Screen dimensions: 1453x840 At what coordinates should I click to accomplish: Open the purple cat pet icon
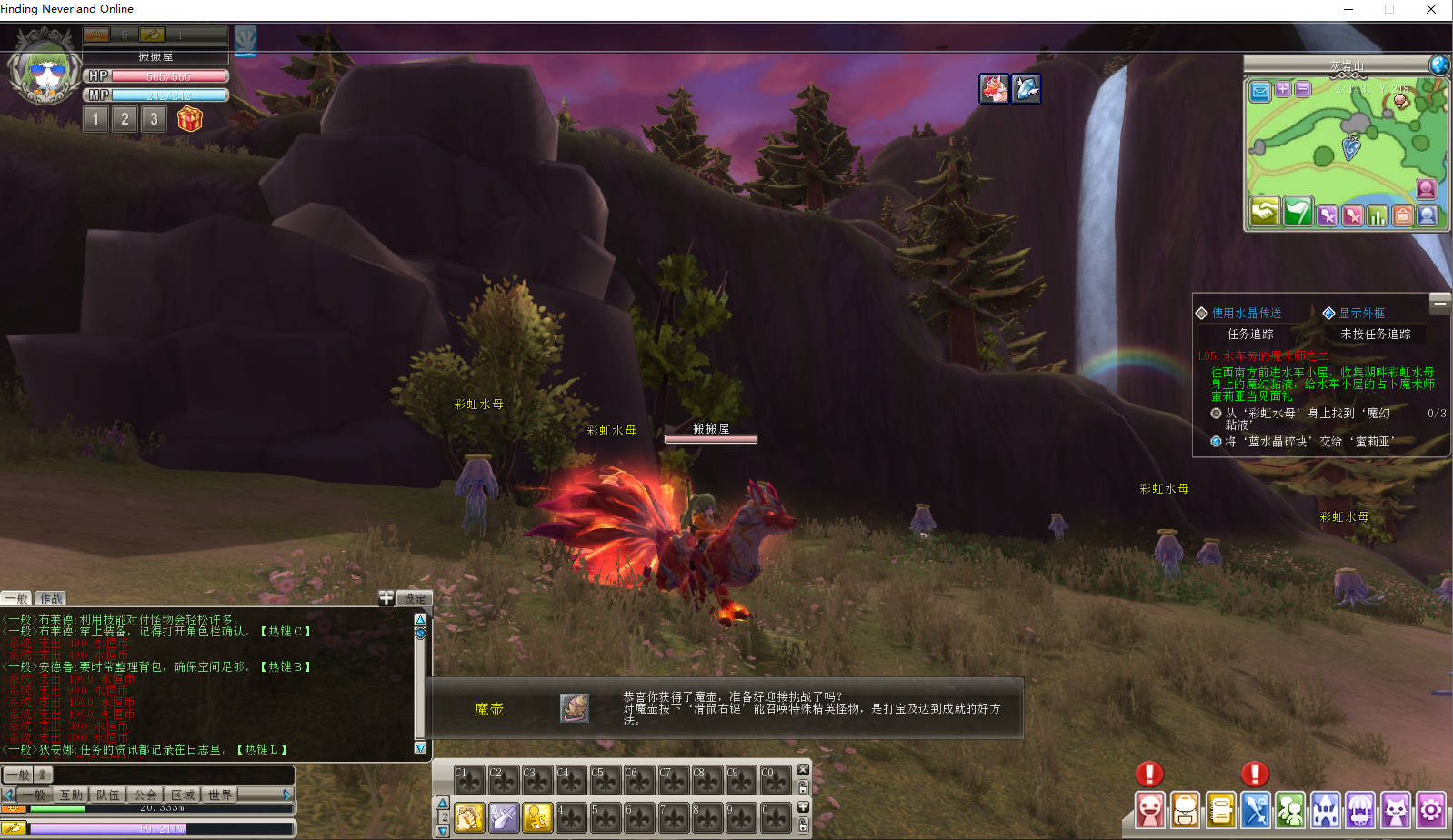(x=1395, y=809)
